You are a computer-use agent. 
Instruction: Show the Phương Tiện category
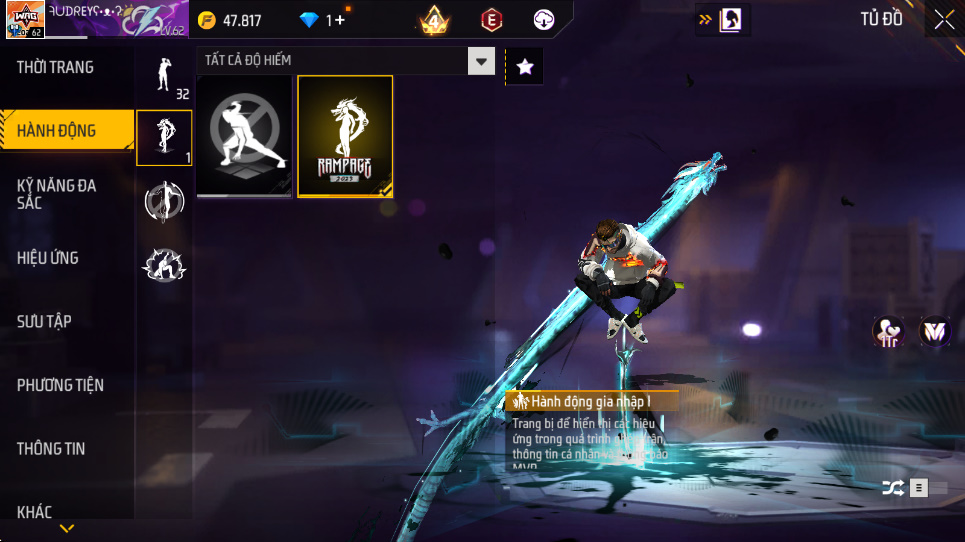(60, 385)
